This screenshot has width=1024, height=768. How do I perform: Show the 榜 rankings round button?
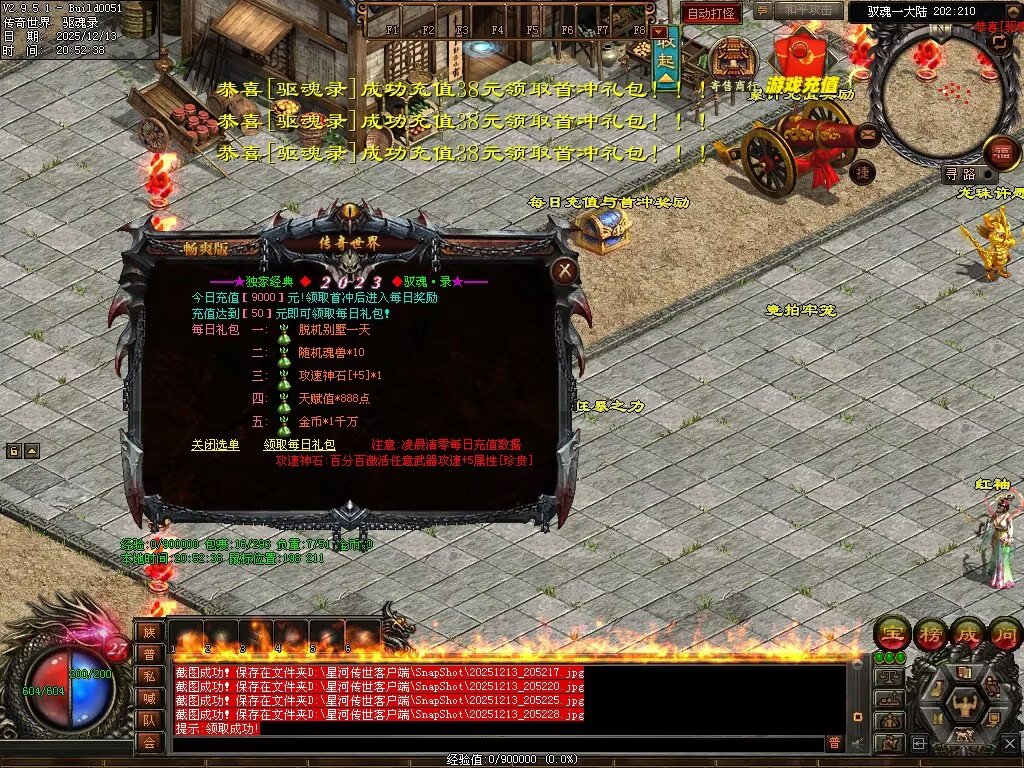(x=930, y=634)
